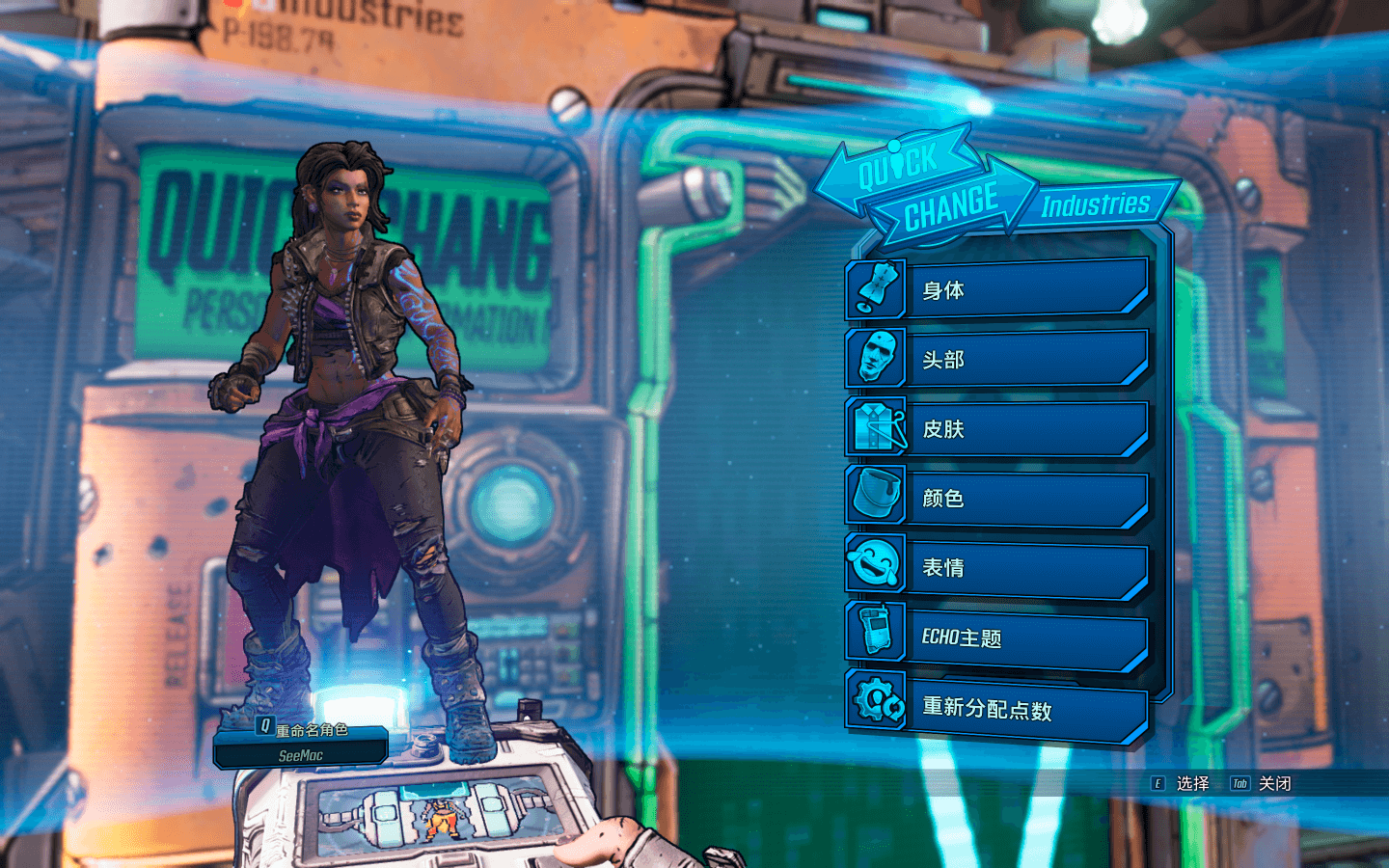
Task: Select the 表情 (Emote) entry
Action: 1022,567
